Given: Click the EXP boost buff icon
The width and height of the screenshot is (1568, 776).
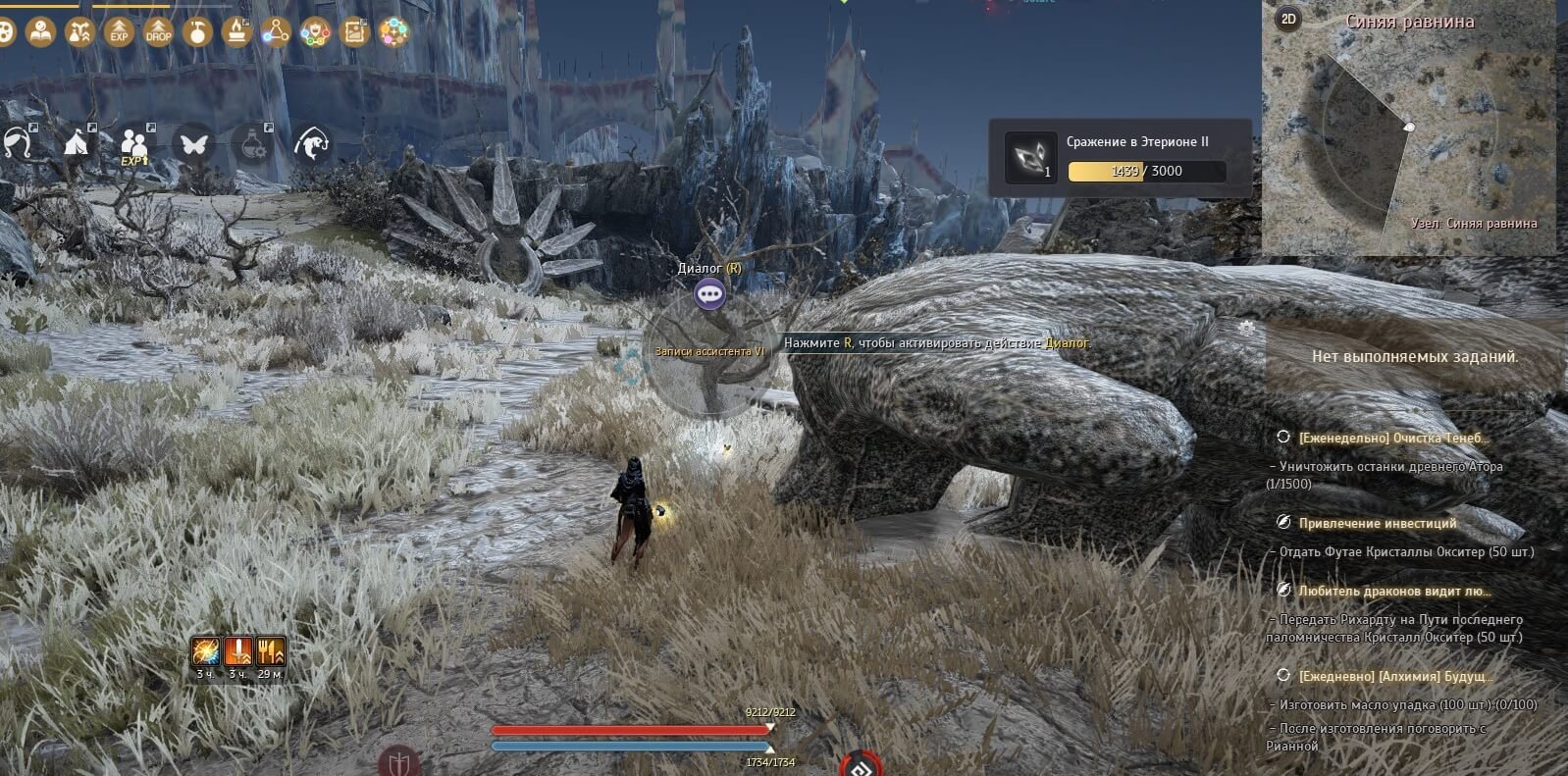Looking at the screenshot, I should 119,31.
